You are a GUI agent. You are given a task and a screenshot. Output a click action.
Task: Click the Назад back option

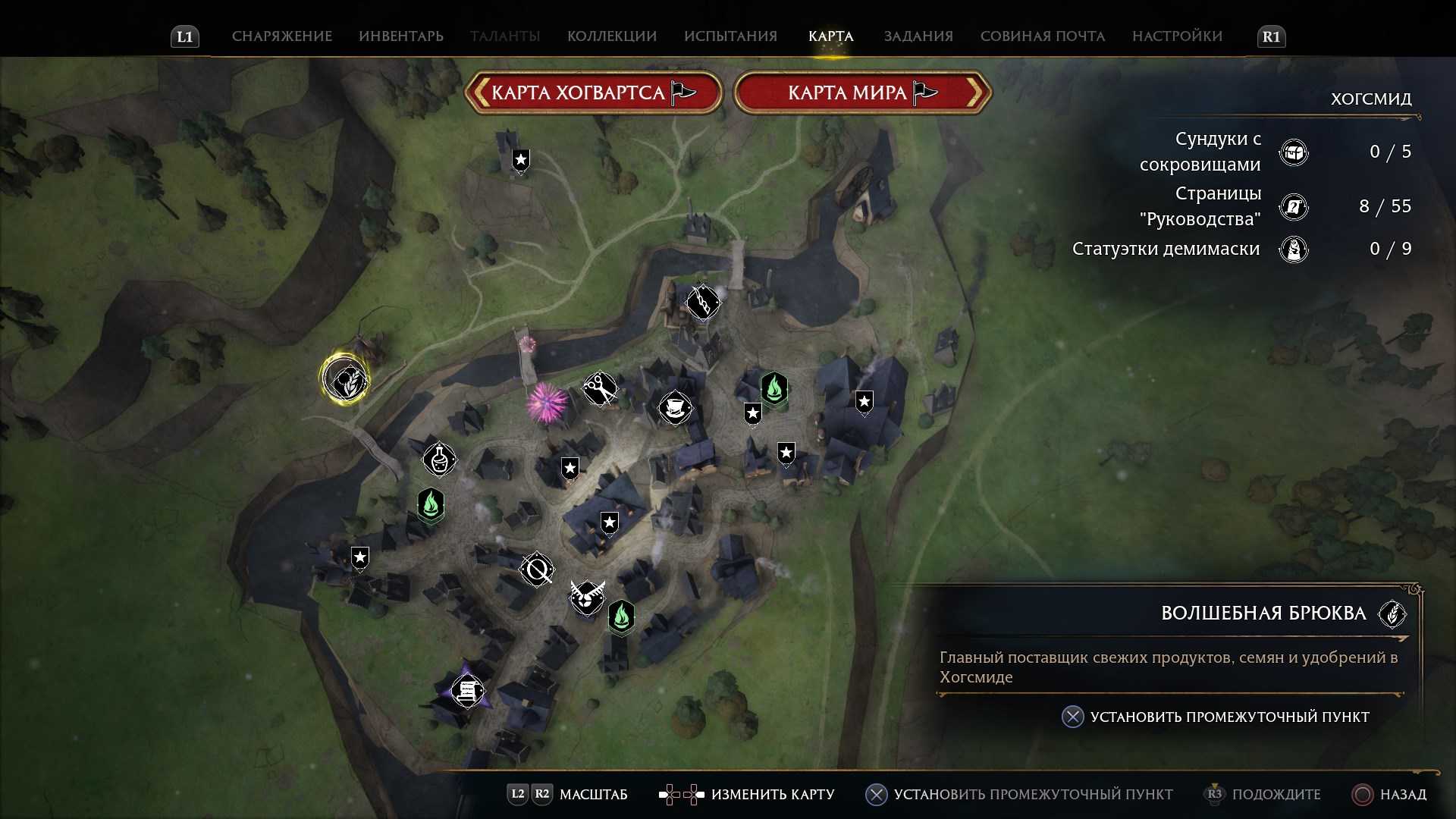coord(1389,794)
